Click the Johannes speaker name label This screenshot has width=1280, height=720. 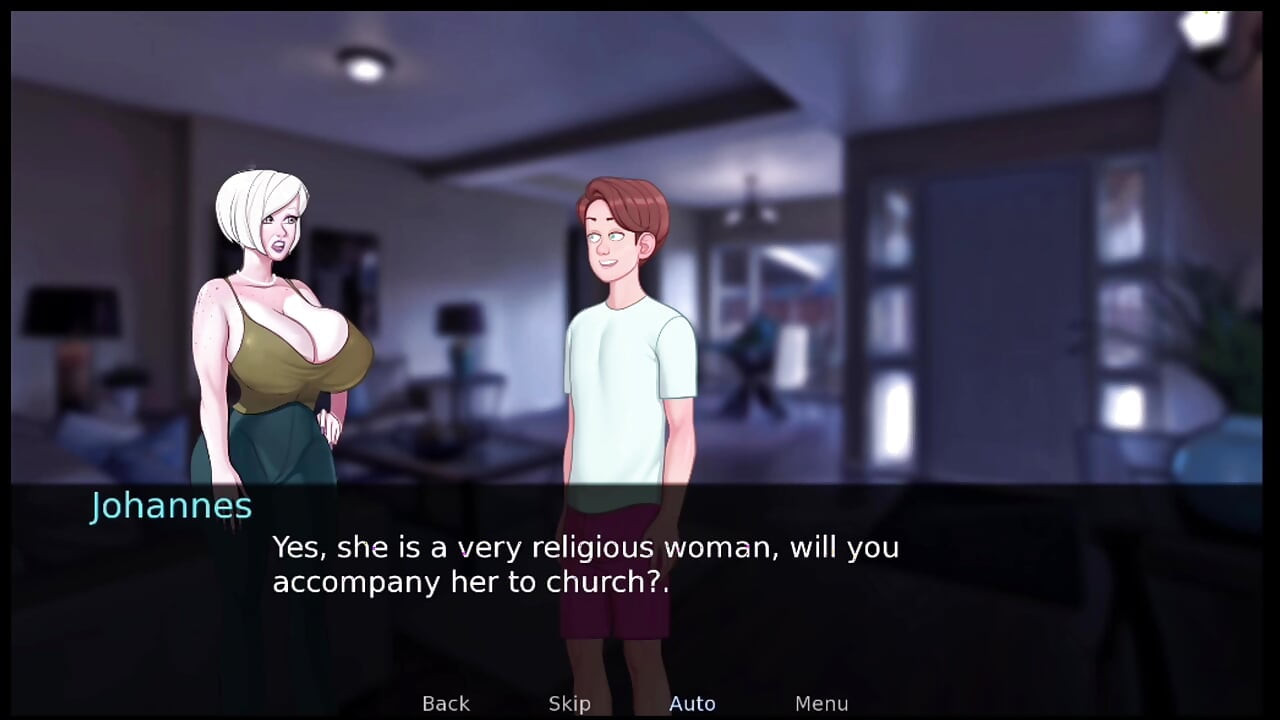[170, 506]
